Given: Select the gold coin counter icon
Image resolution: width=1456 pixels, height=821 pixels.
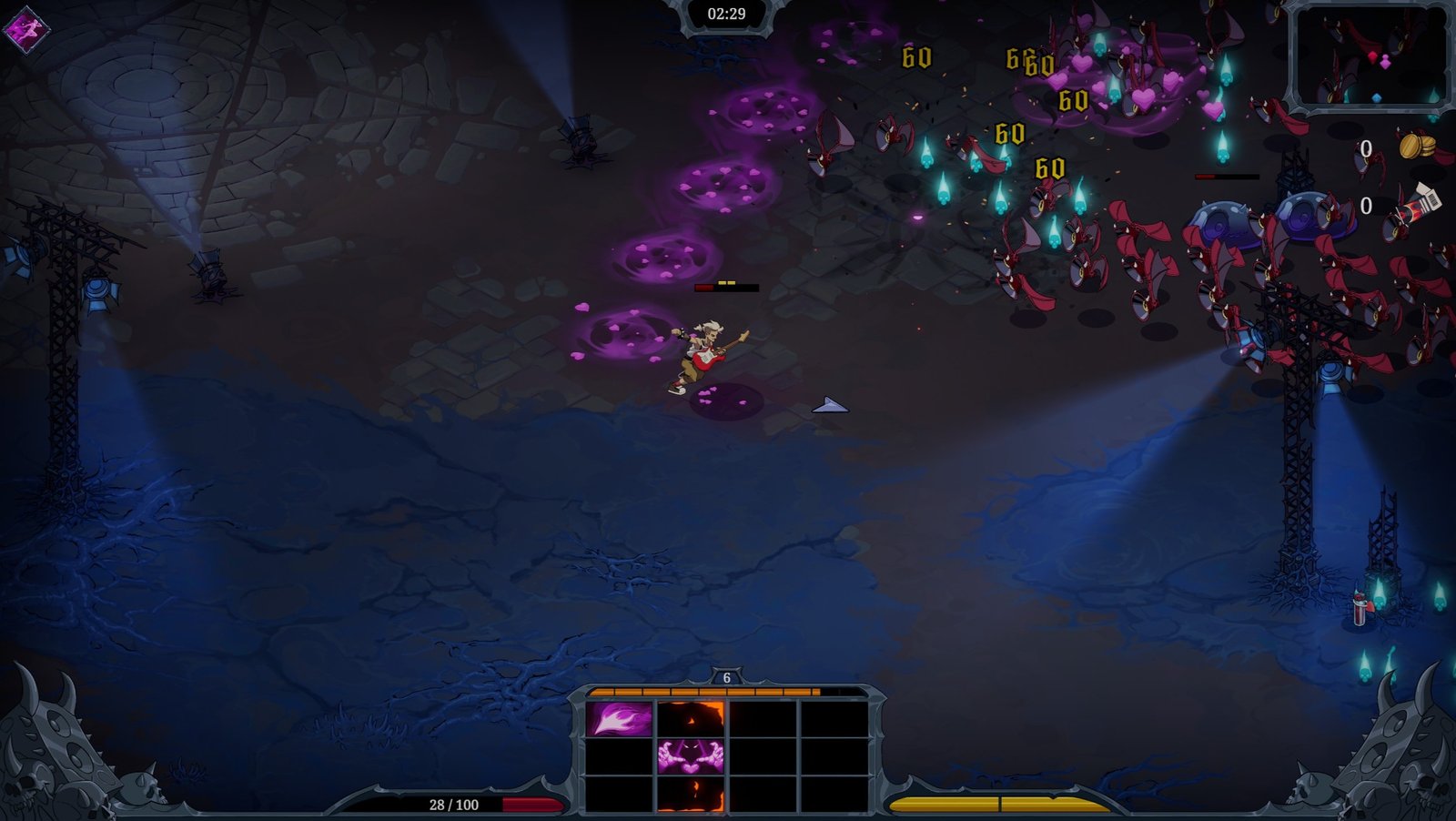Looking at the screenshot, I should pos(1416,147).
